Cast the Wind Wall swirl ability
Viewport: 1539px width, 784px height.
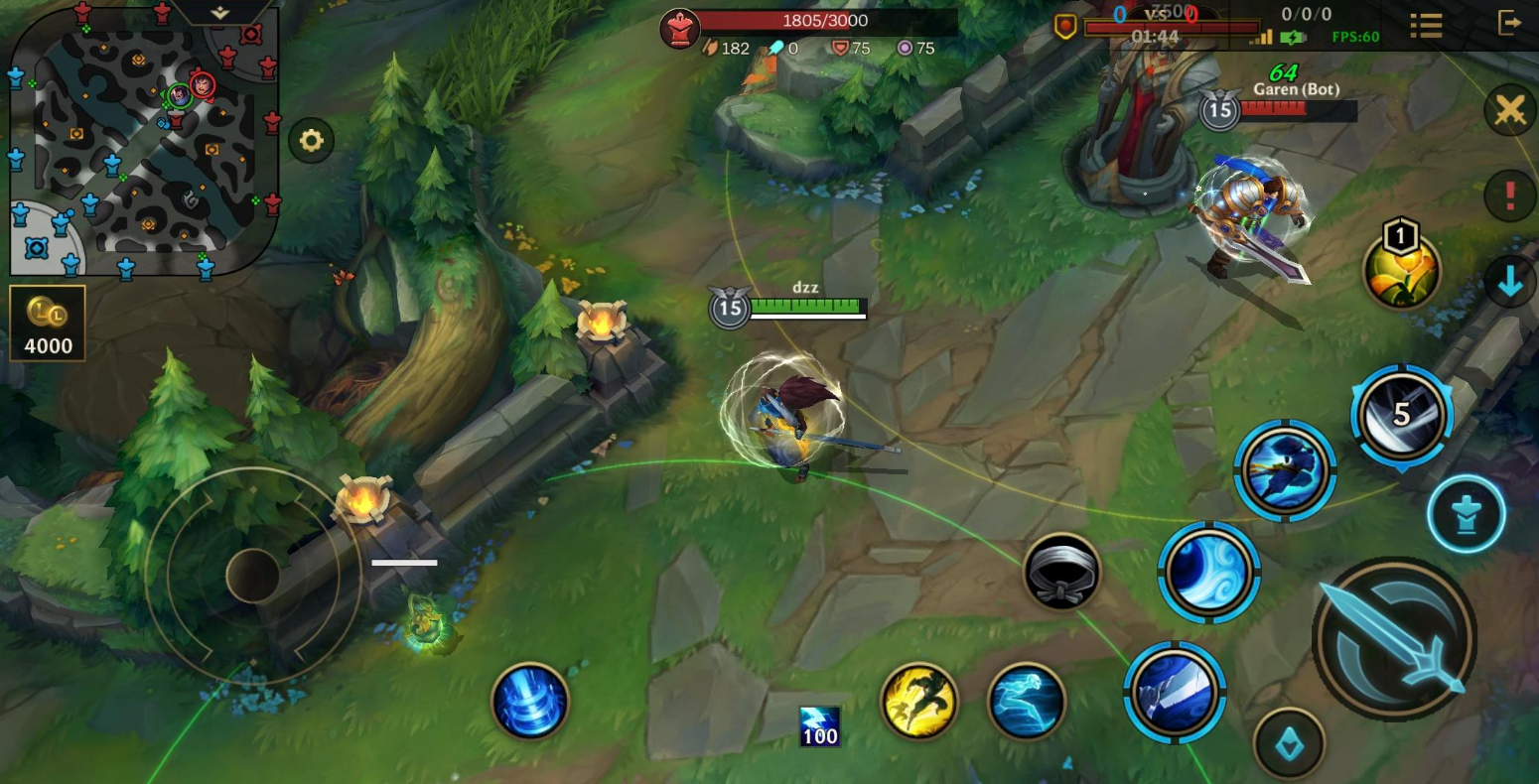1208,573
